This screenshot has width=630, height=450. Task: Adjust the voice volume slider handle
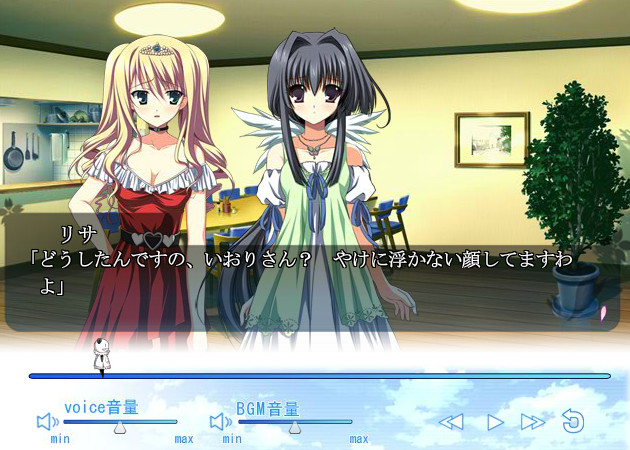[120, 427]
